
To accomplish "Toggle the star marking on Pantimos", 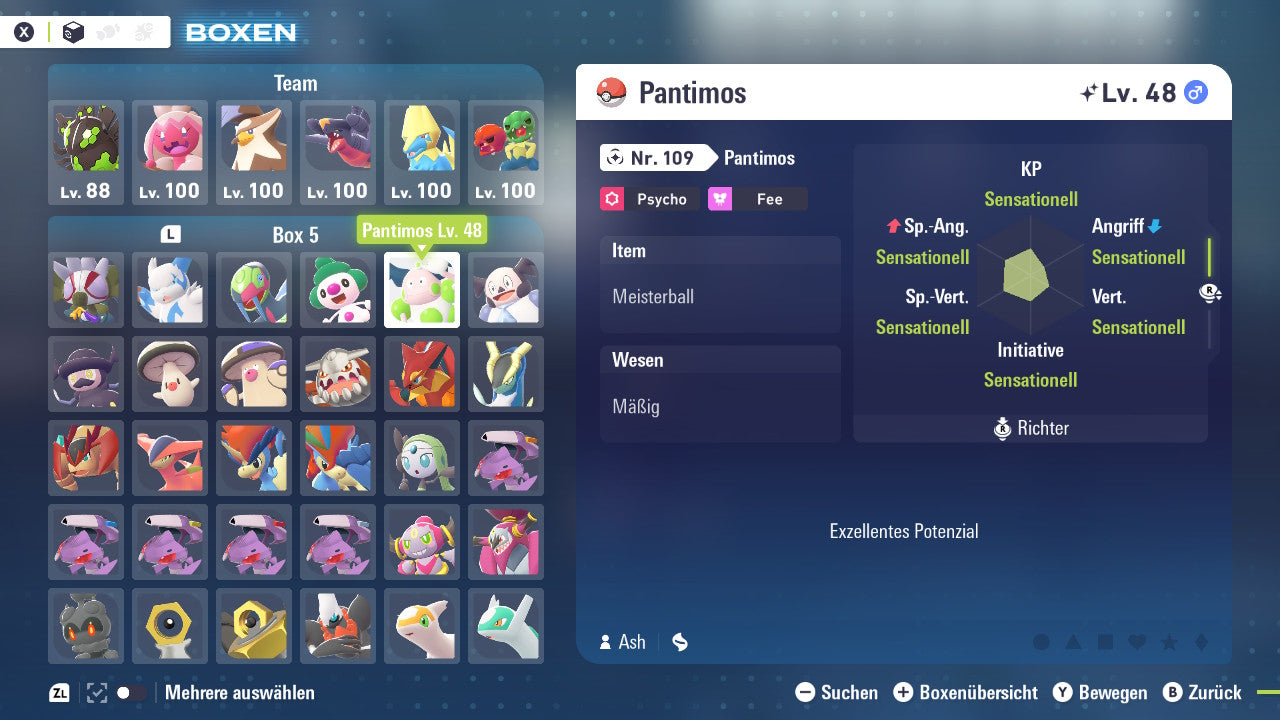I will (1167, 643).
